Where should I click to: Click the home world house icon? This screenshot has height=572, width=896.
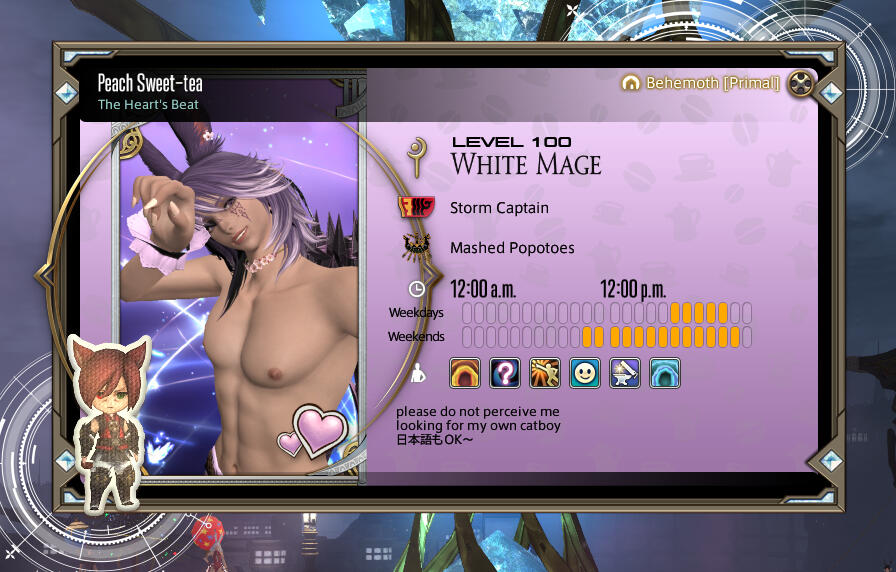tap(630, 83)
